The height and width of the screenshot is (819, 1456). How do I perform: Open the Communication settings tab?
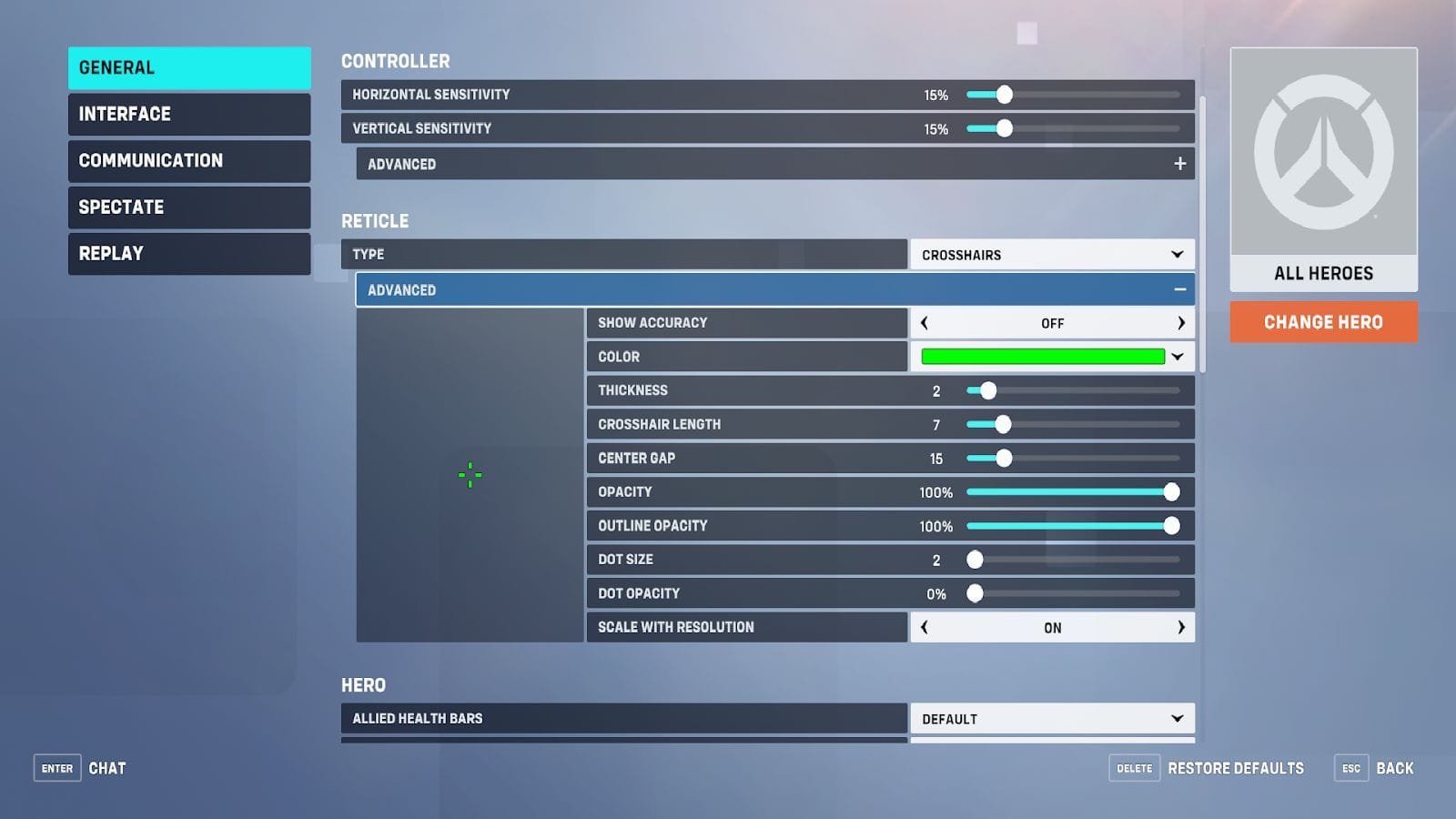click(188, 160)
